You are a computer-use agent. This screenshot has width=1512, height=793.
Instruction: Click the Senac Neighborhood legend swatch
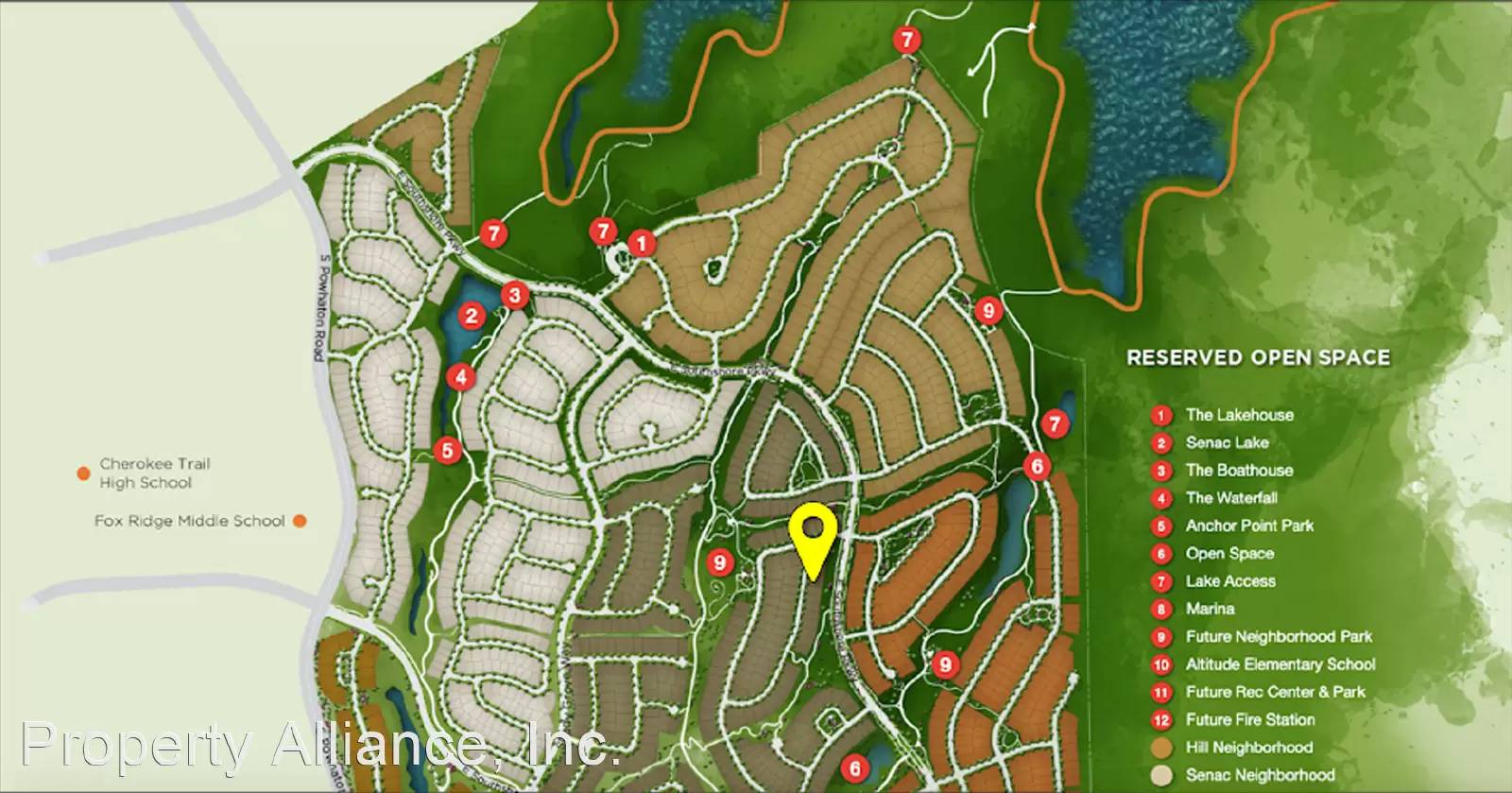pyautogui.click(x=1161, y=775)
